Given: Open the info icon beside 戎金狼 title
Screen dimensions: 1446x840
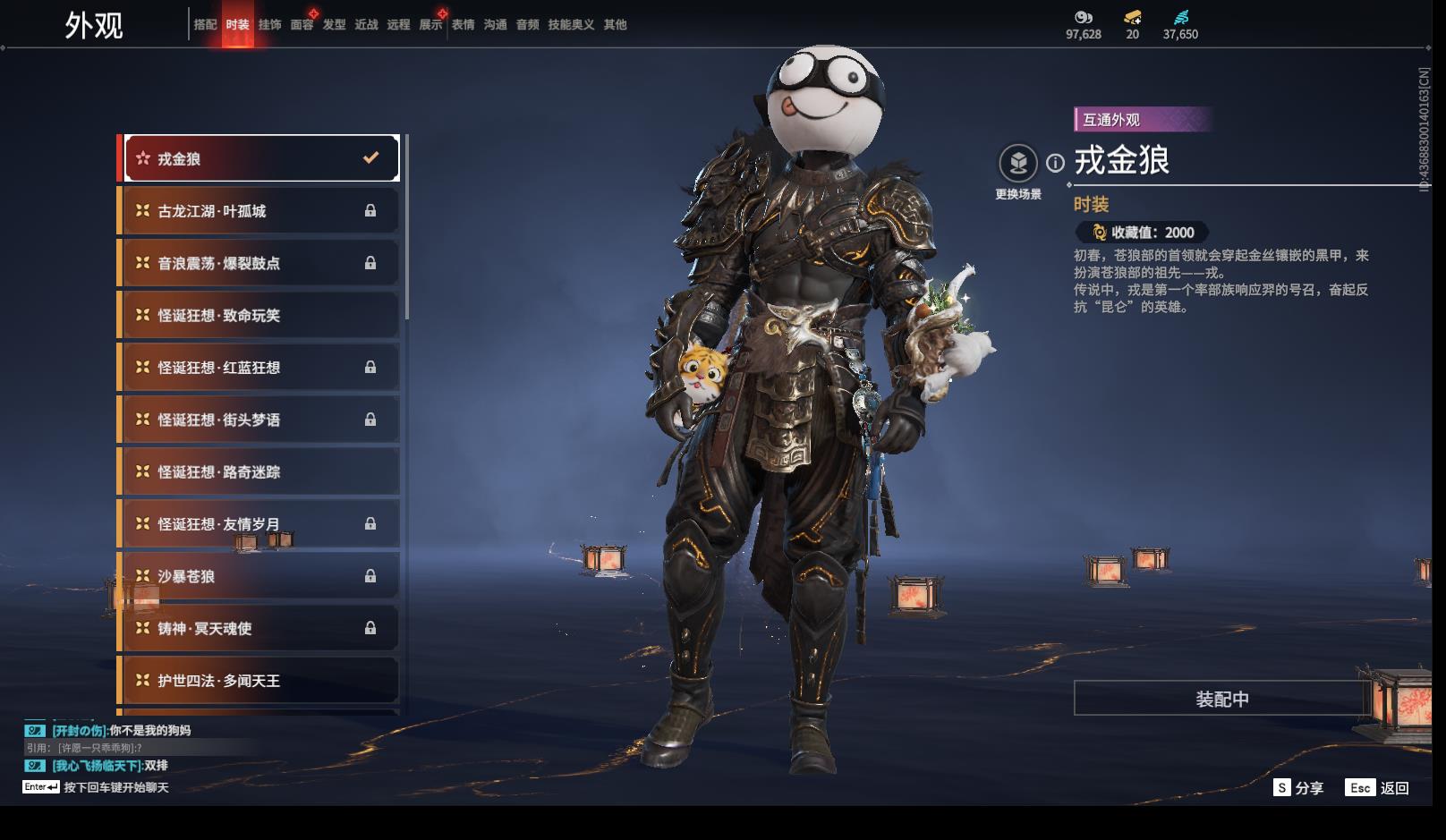Looking at the screenshot, I should click(1056, 163).
